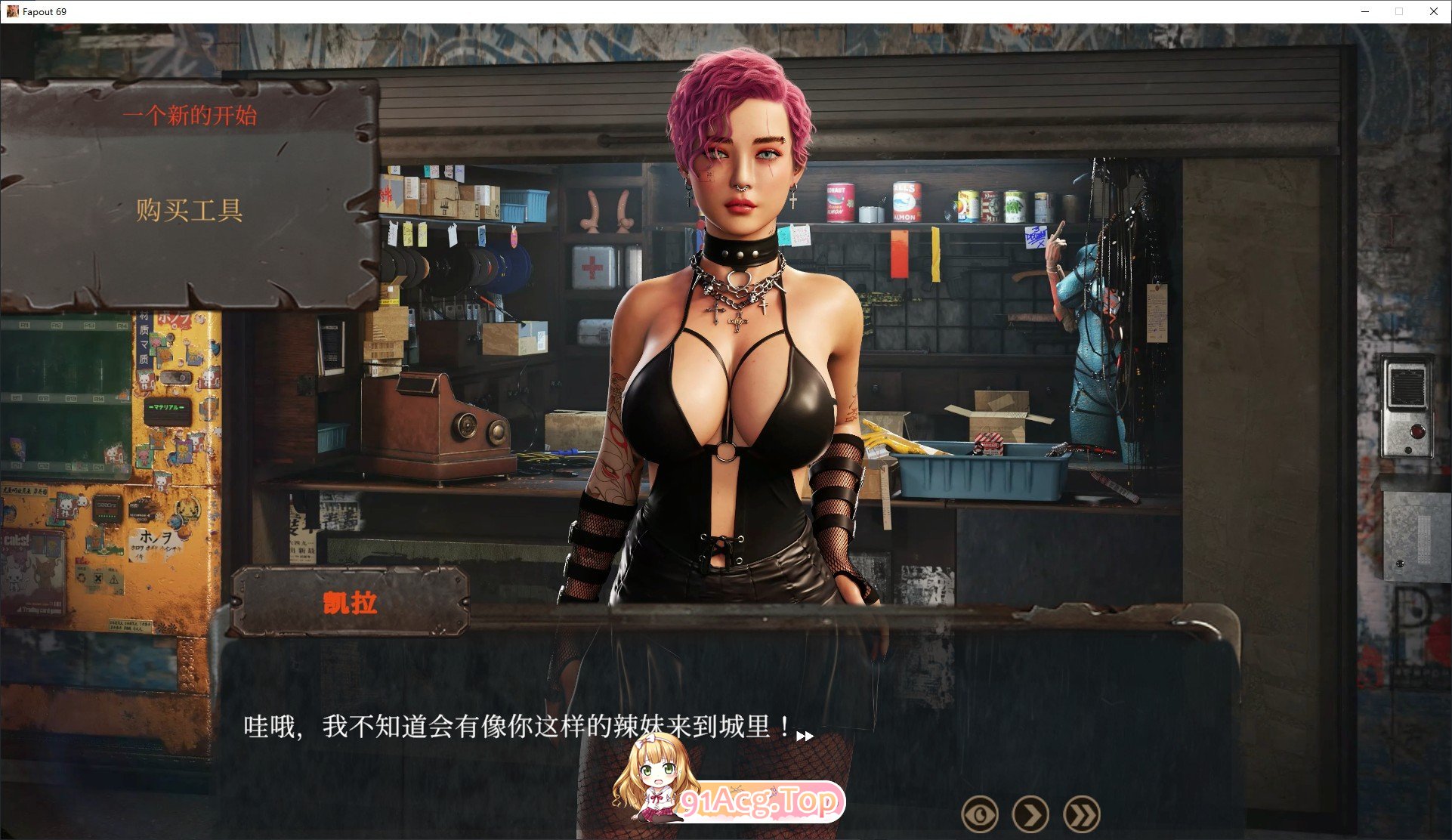Click the vintage cash register on the counter
1452x840 pixels.
[x=431, y=423]
